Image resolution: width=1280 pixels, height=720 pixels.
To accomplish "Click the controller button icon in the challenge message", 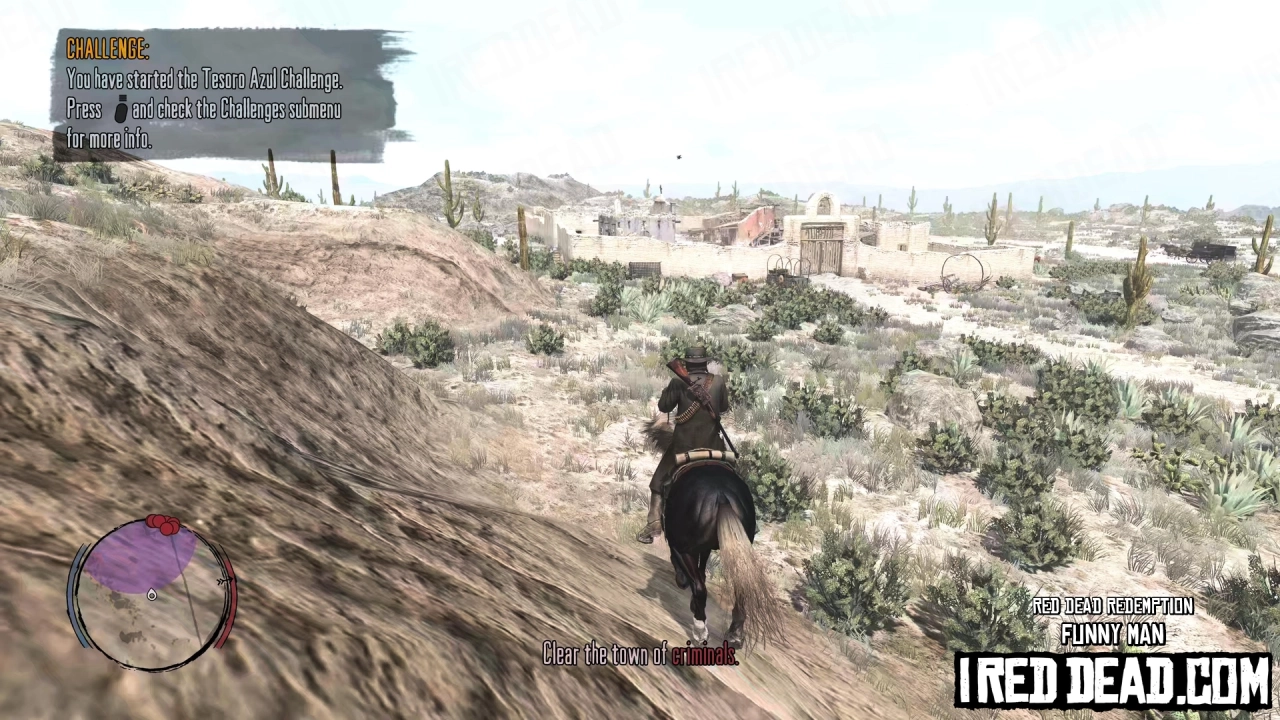I will coord(120,111).
